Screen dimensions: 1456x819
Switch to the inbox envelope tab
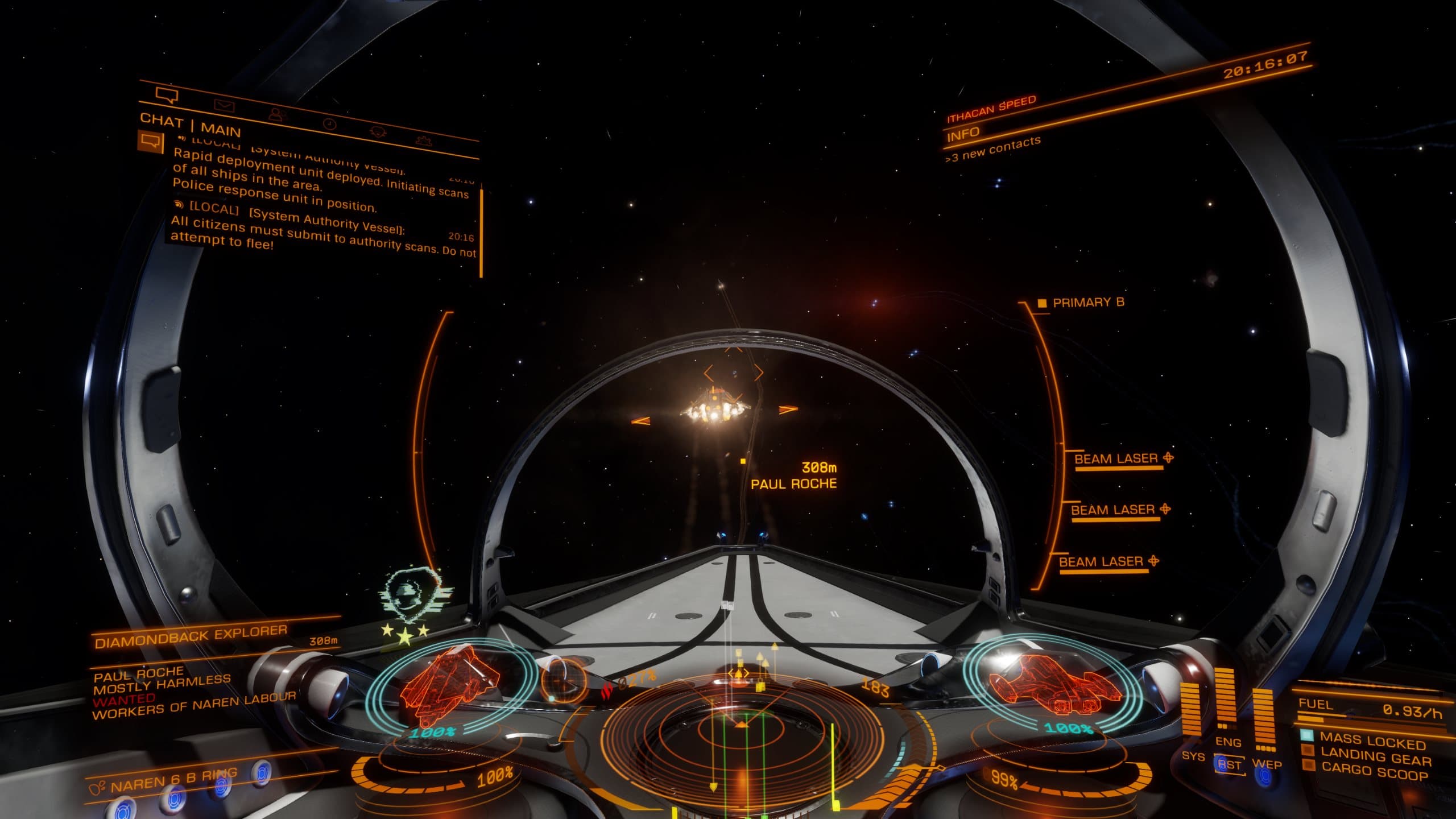[x=225, y=106]
